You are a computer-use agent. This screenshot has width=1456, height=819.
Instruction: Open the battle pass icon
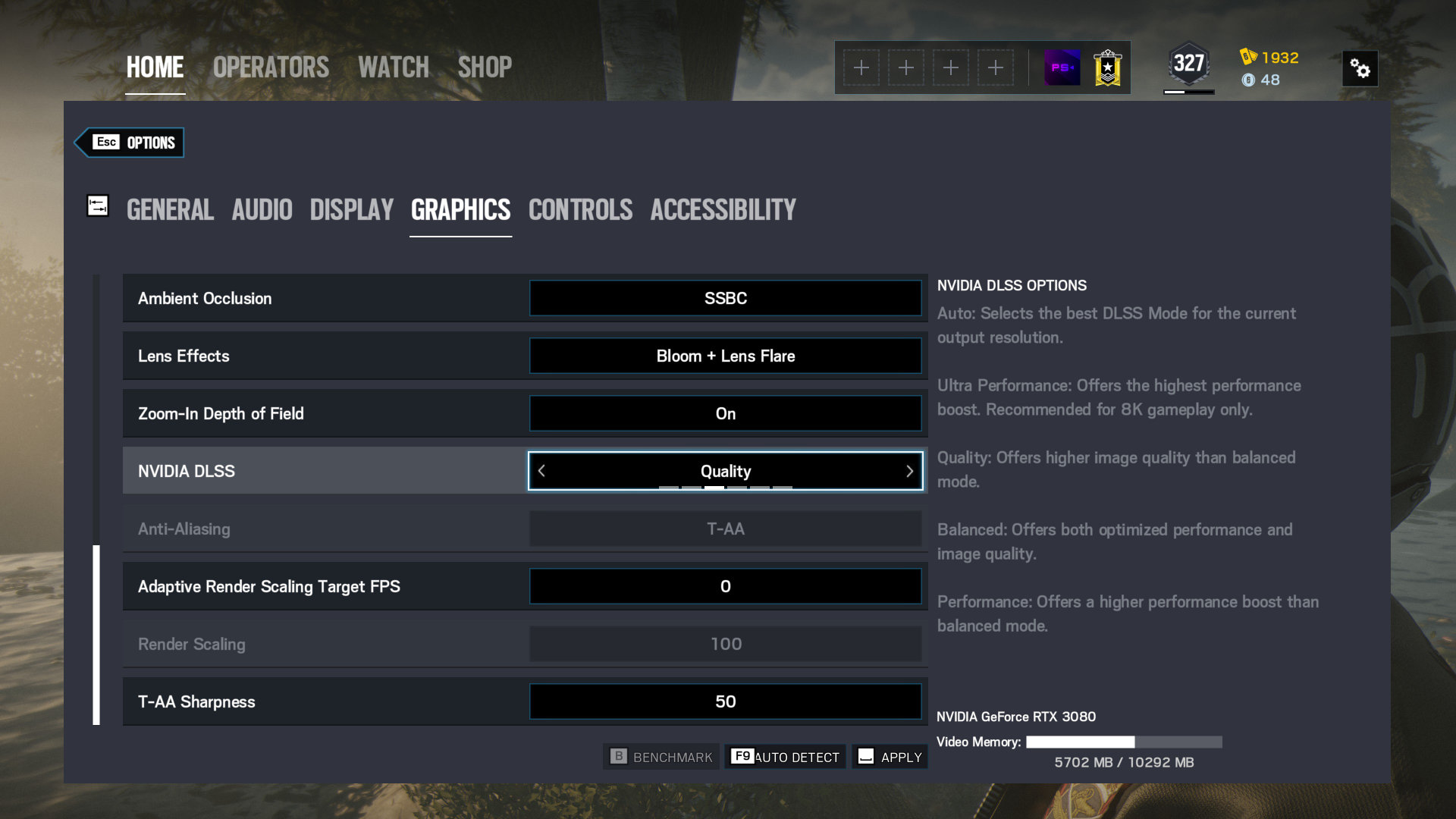click(x=1062, y=67)
